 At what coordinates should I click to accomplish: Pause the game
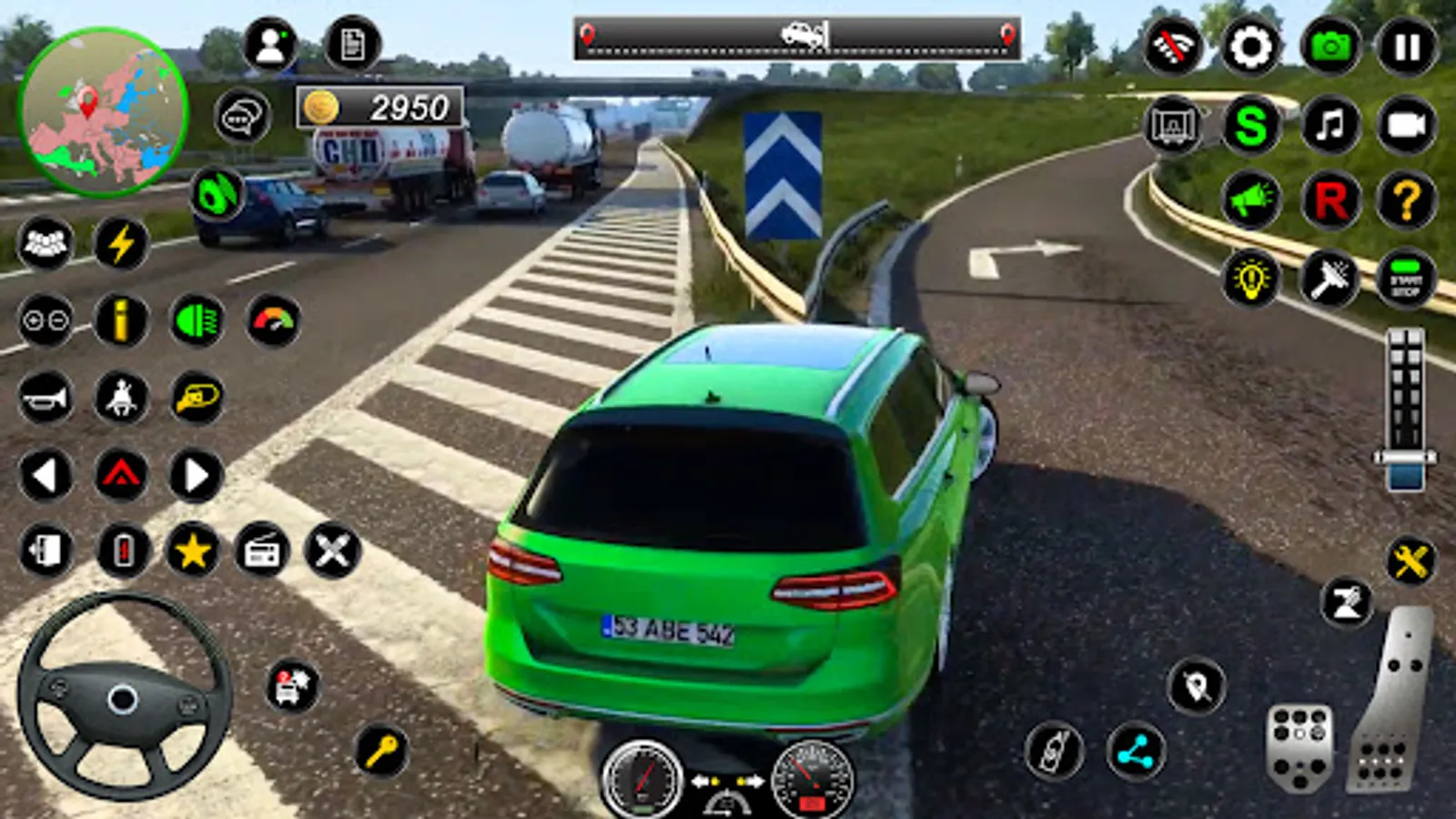pos(1407,46)
